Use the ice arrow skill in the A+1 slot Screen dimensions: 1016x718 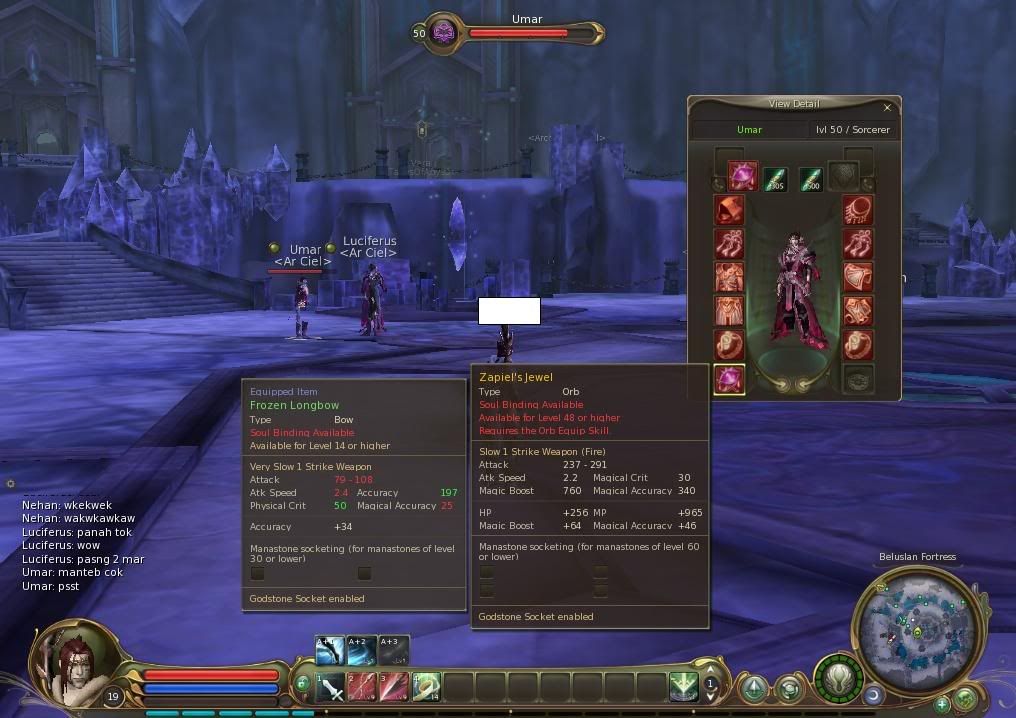click(x=330, y=651)
